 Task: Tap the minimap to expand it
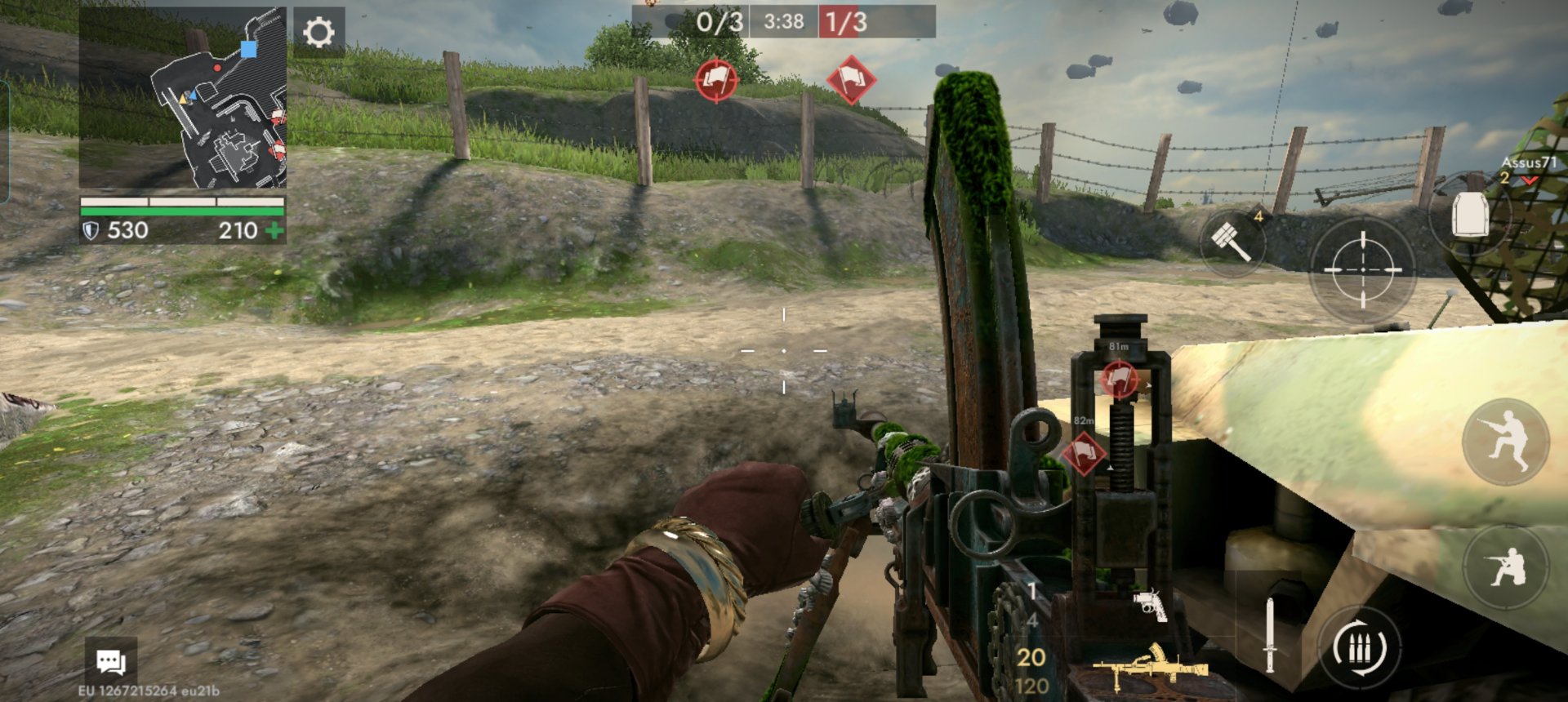coord(183,98)
